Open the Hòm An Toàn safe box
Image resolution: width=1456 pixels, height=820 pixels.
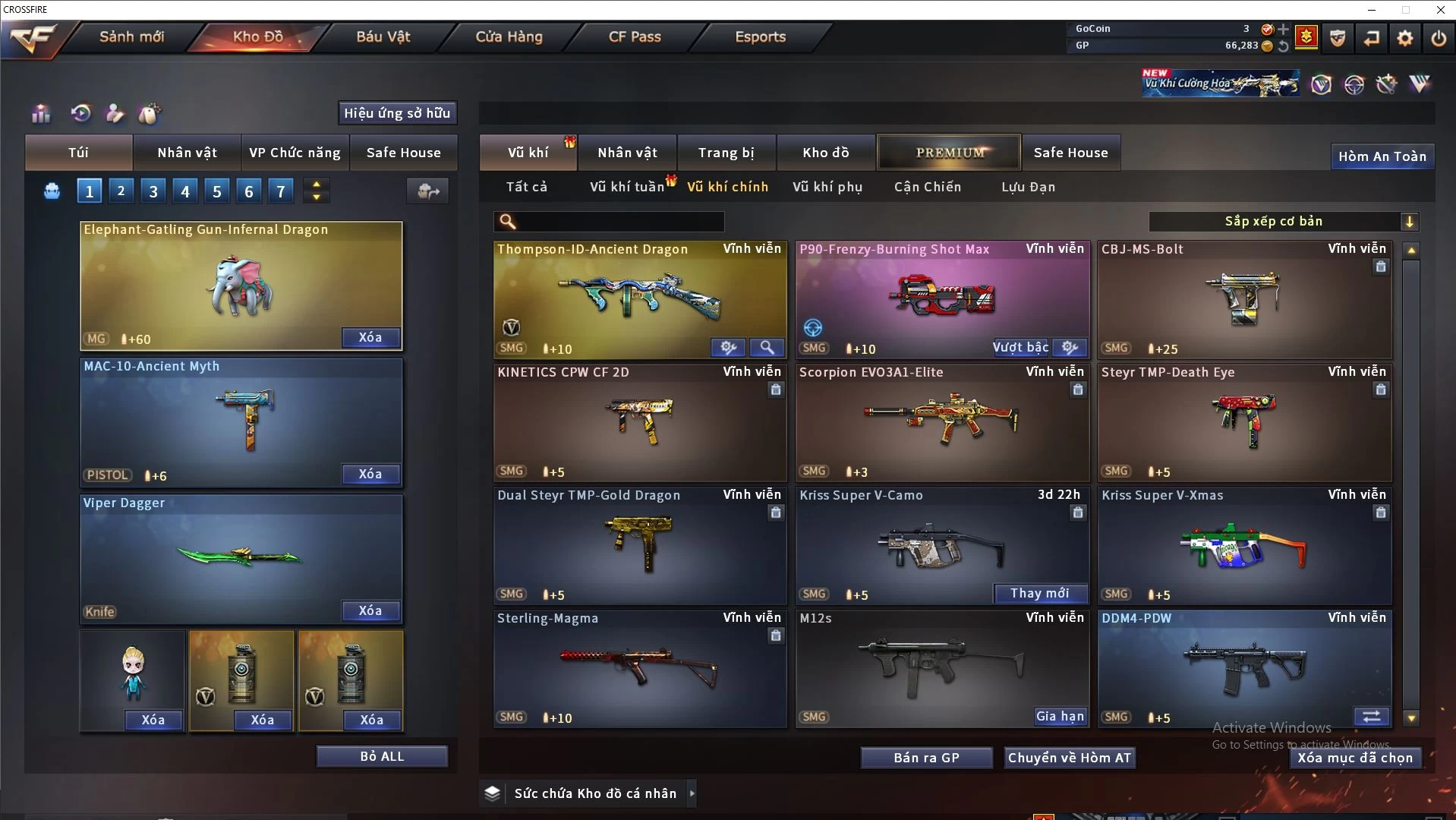pyautogui.click(x=1382, y=156)
